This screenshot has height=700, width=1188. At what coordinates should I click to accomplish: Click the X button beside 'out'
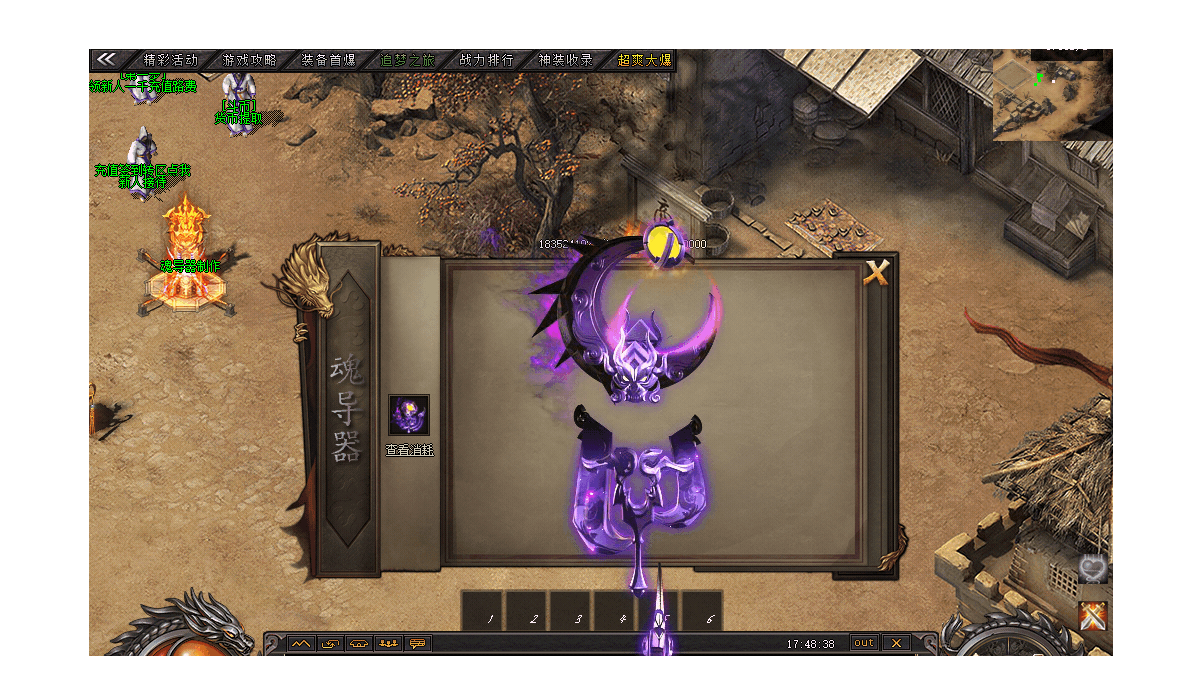[x=896, y=643]
